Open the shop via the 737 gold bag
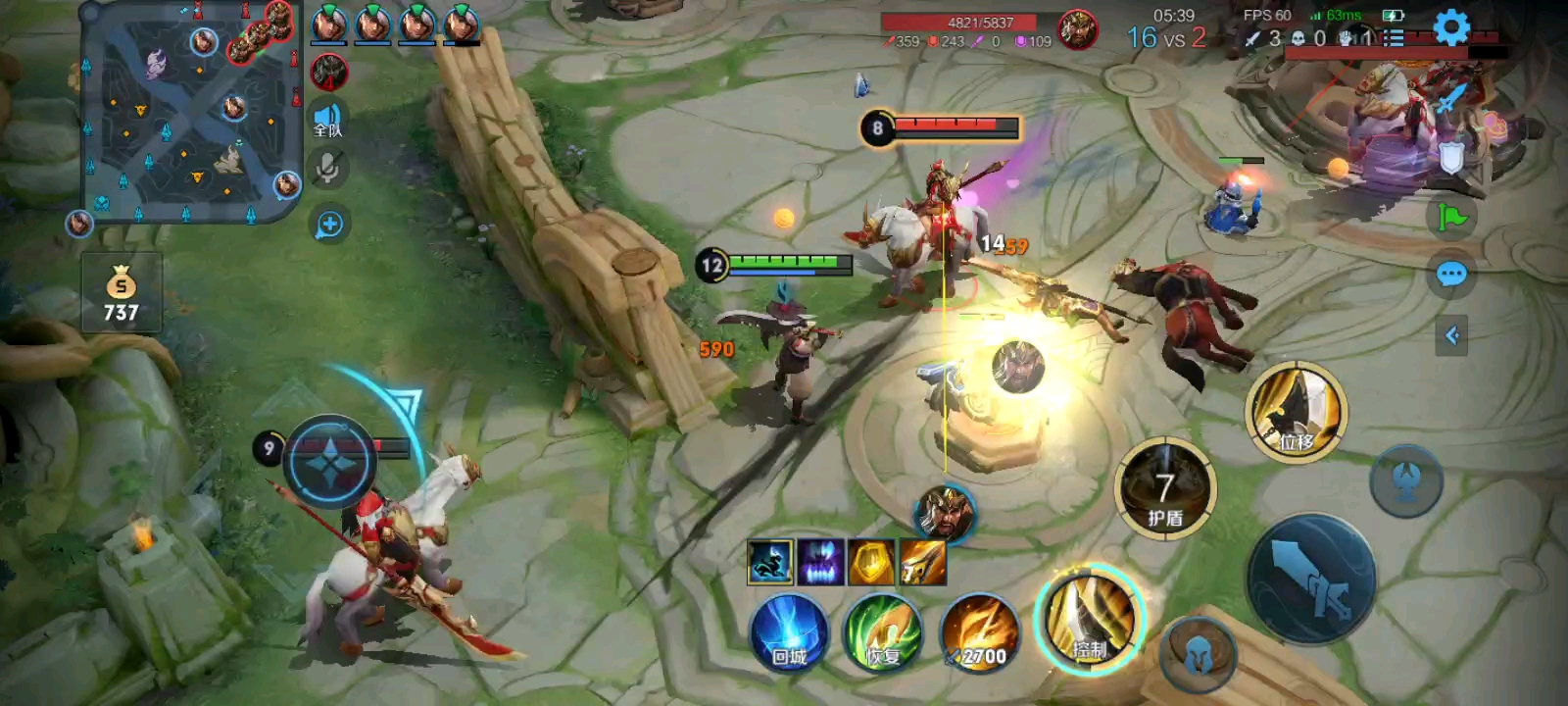This screenshot has height=706, width=1568. pos(122,294)
